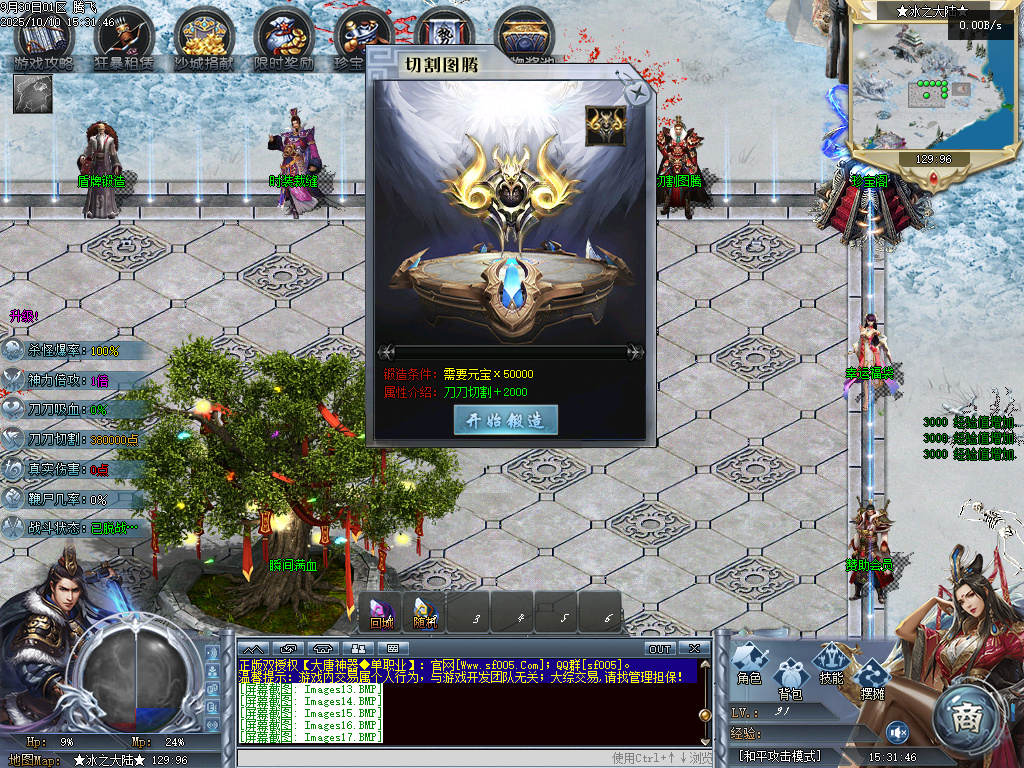Open the 商 shop orb
Screen dimensions: 1024x768
point(966,716)
